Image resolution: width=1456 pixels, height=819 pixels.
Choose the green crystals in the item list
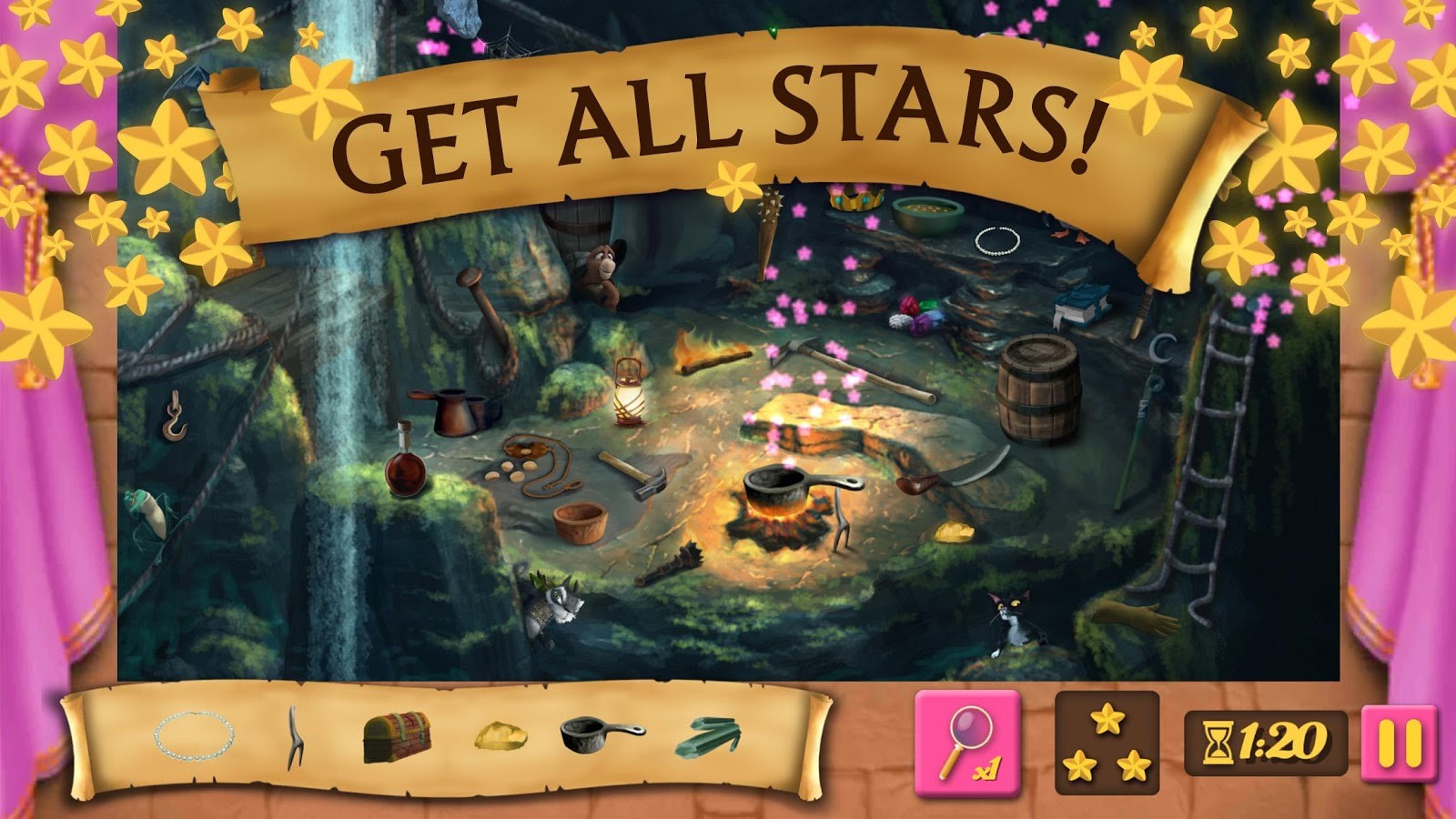709,736
